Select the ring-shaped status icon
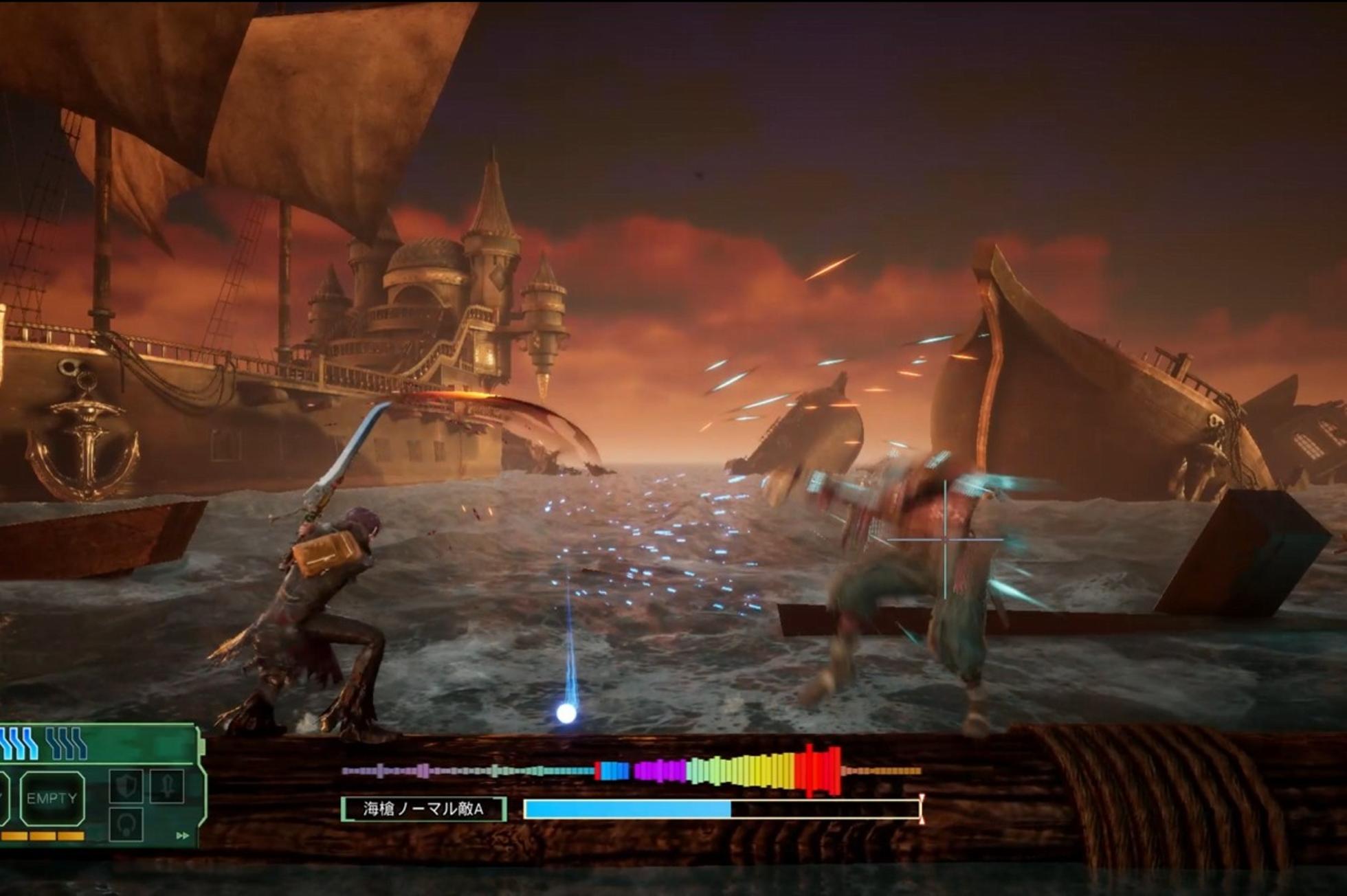This screenshot has height=896, width=1347. pyautogui.click(x=126, y=824)
